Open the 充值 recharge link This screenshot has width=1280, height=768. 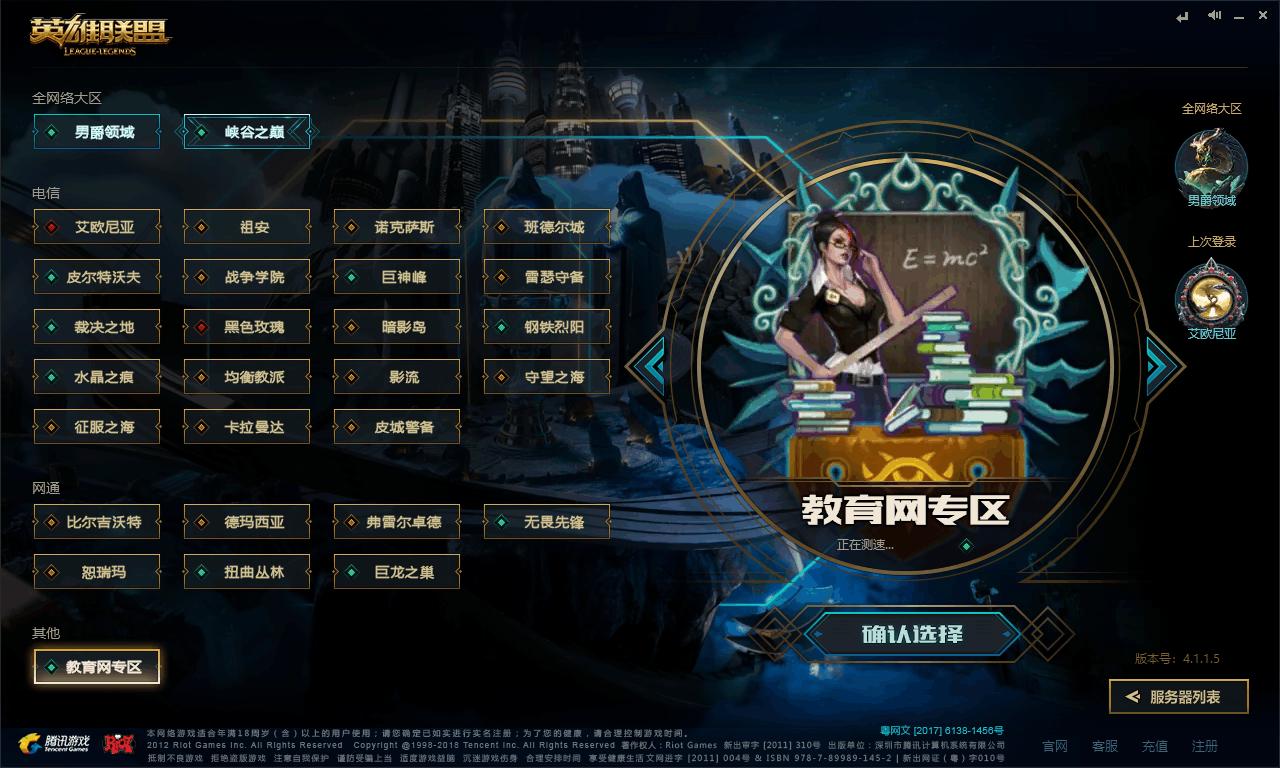tap(1154, 746)
